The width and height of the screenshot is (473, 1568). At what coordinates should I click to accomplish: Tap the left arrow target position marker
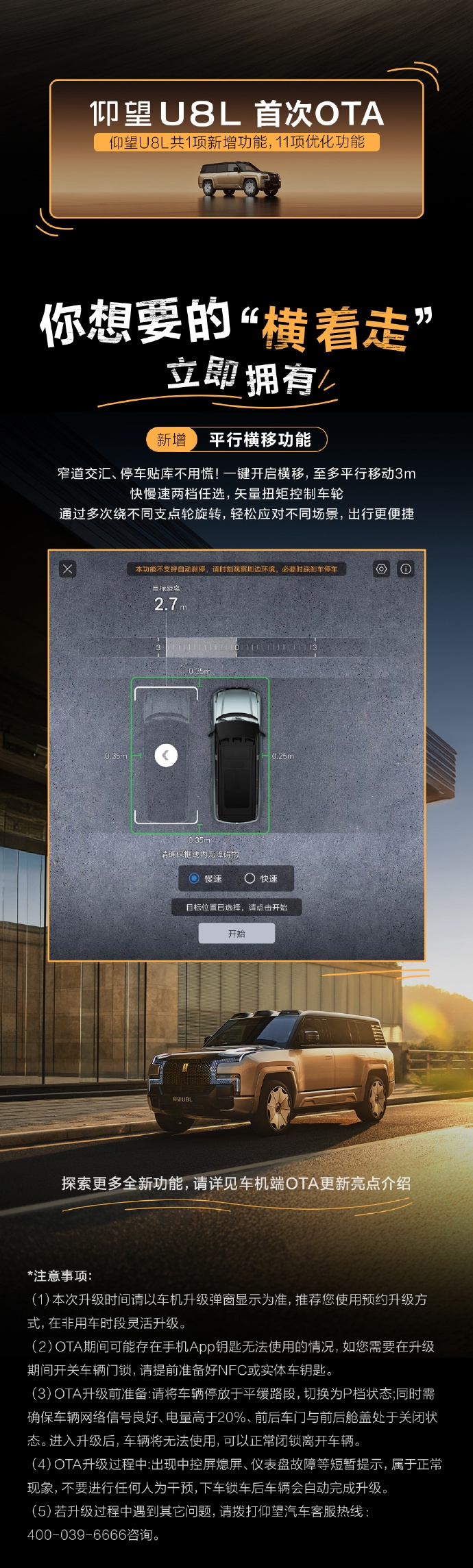click(166, 755)
